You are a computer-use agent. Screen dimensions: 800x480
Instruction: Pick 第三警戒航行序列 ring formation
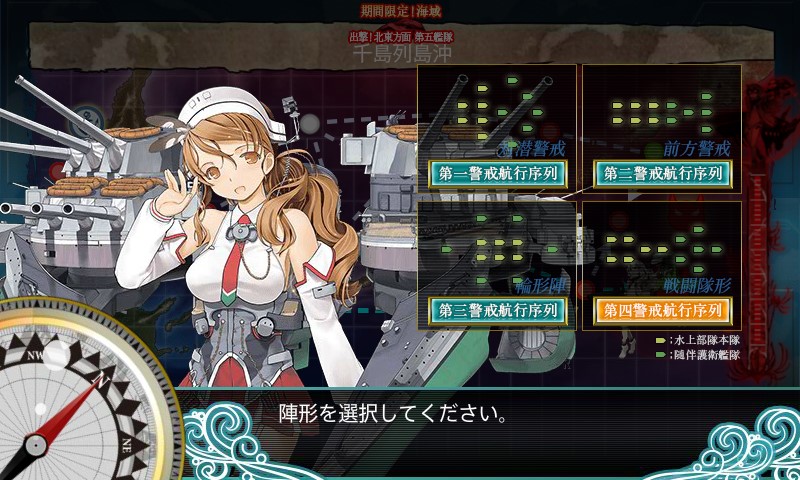click(x=497, y=310)
